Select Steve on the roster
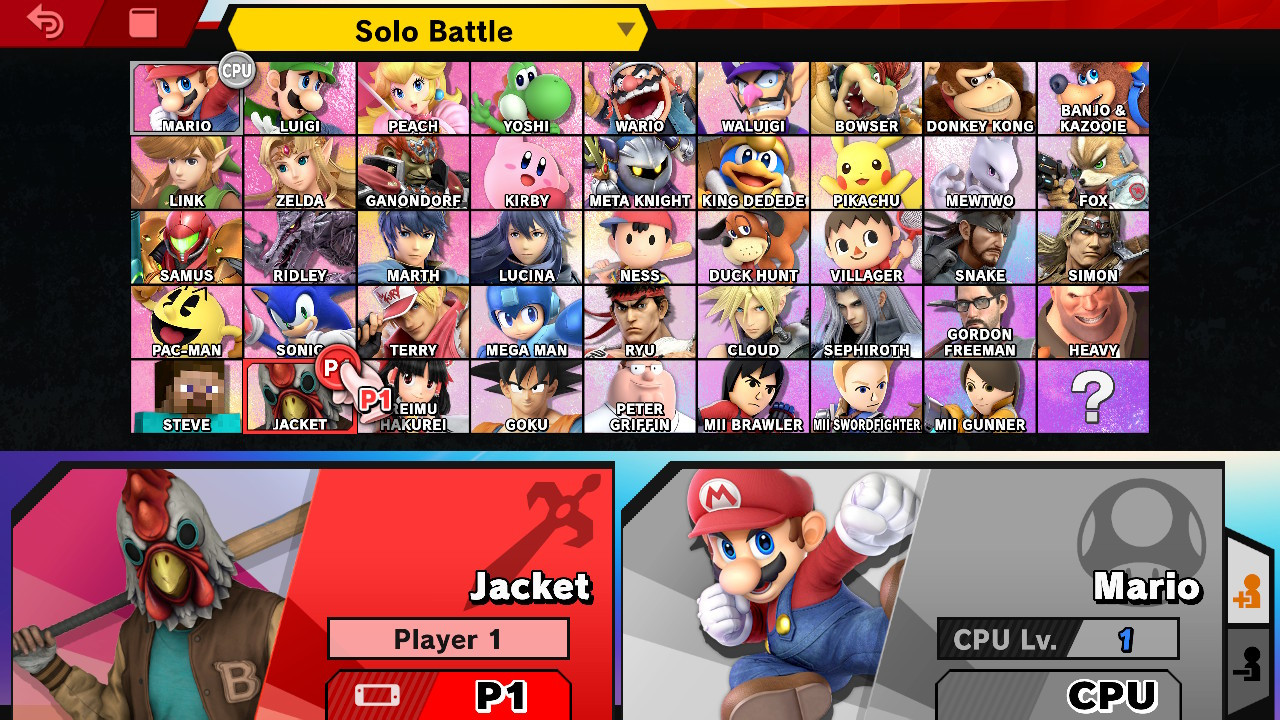This screenshot has height=720, width=1280. coord(185,397)
